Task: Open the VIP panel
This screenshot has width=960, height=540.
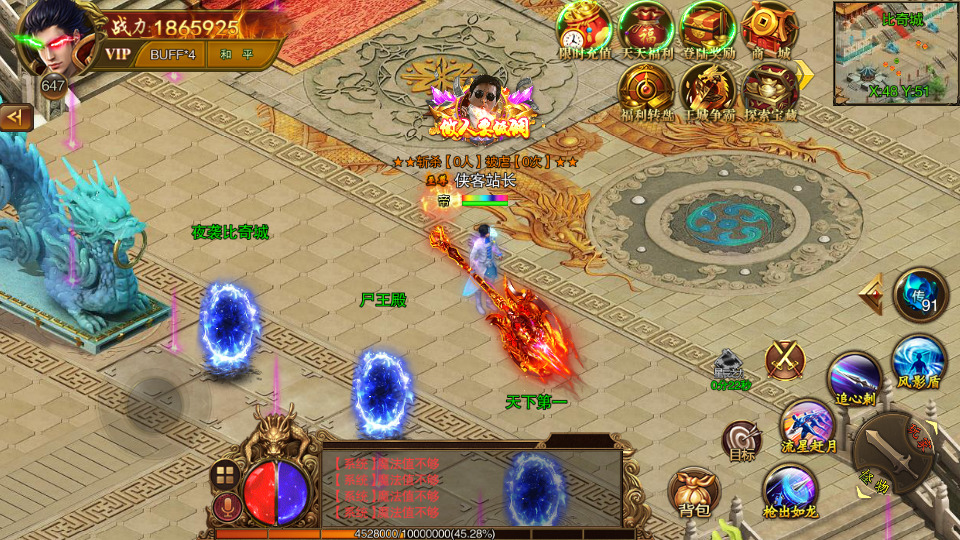Action: pos(119,54)
